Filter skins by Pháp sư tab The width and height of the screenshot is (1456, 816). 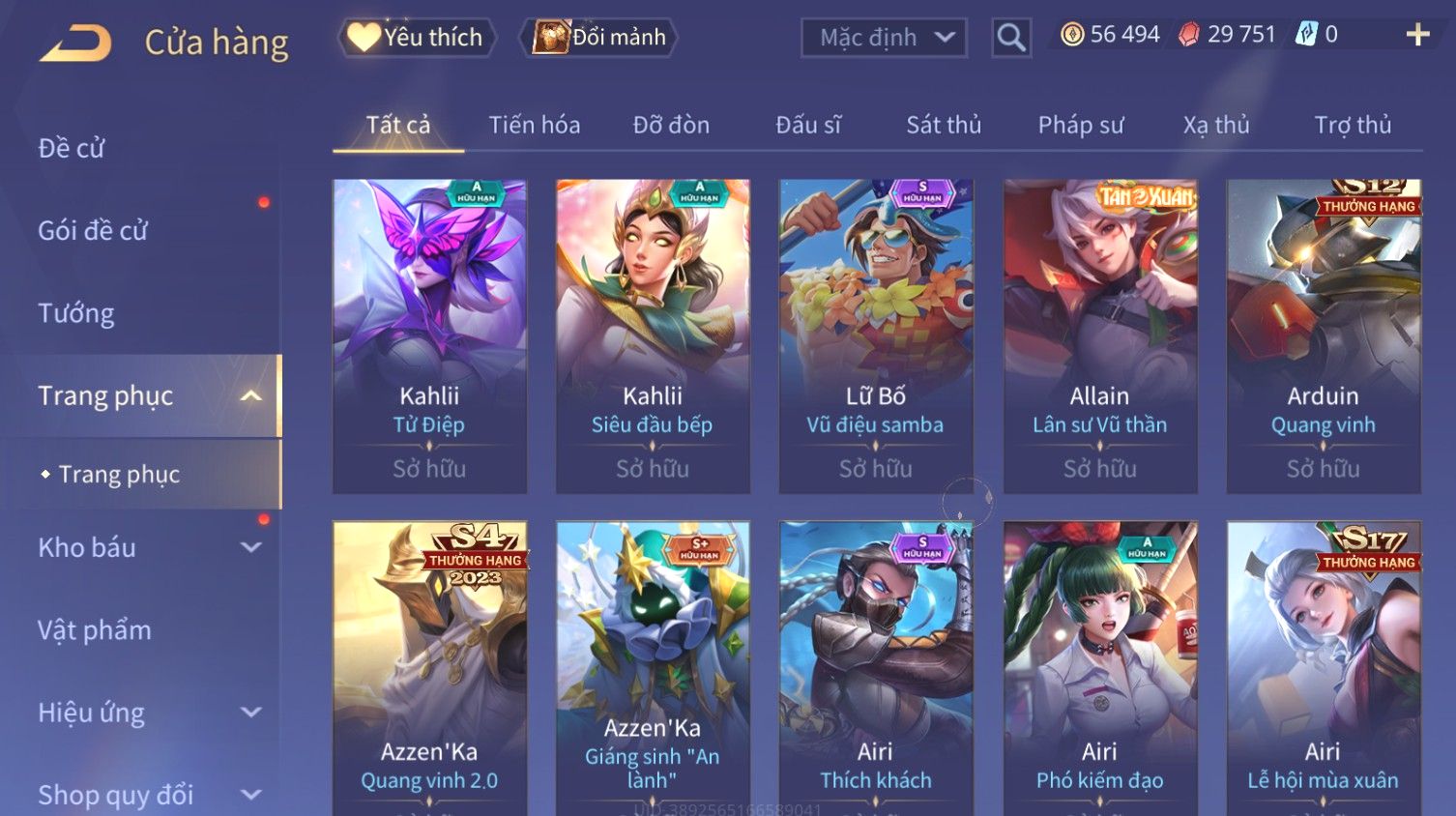pyautogui.click(x=1081, y=125)
